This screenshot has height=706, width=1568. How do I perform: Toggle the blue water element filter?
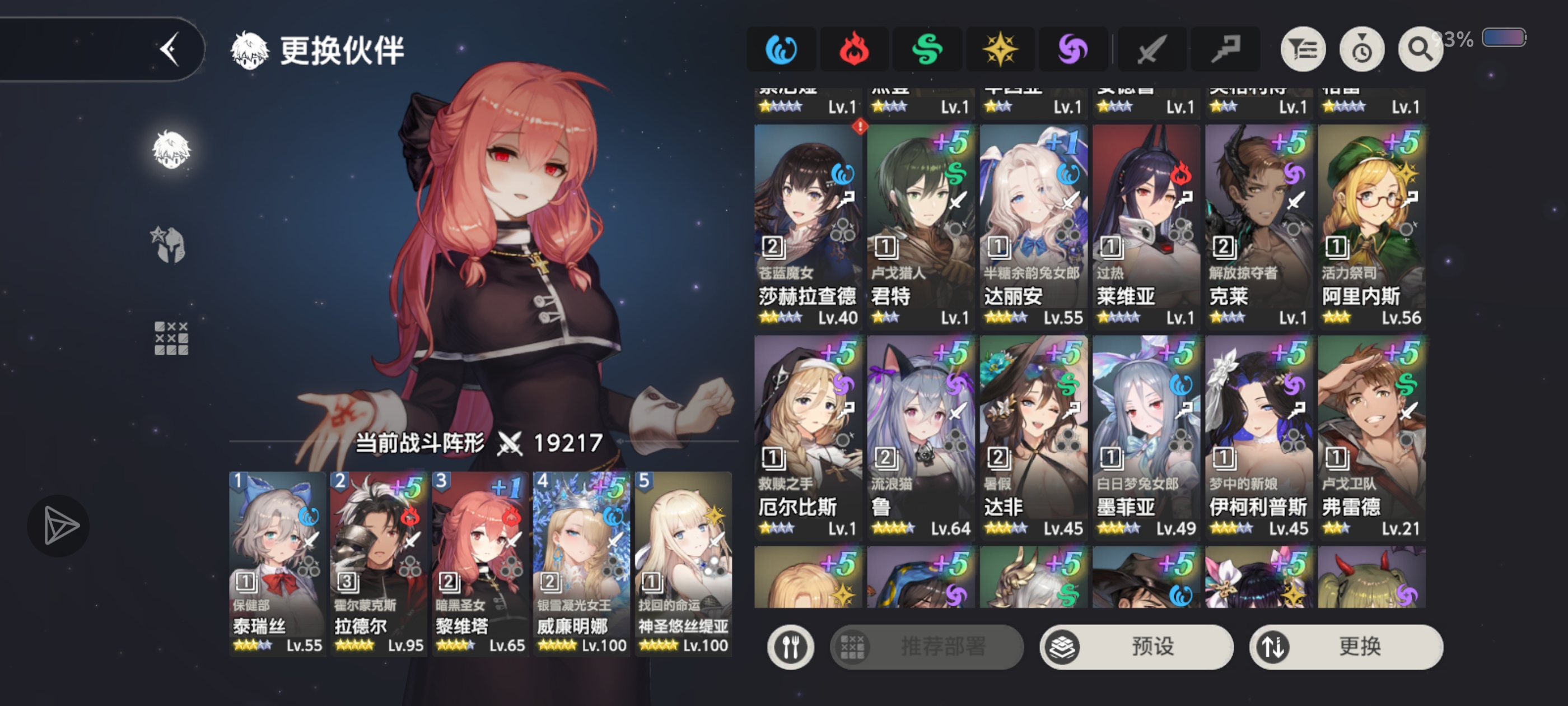tap(782, 49)
